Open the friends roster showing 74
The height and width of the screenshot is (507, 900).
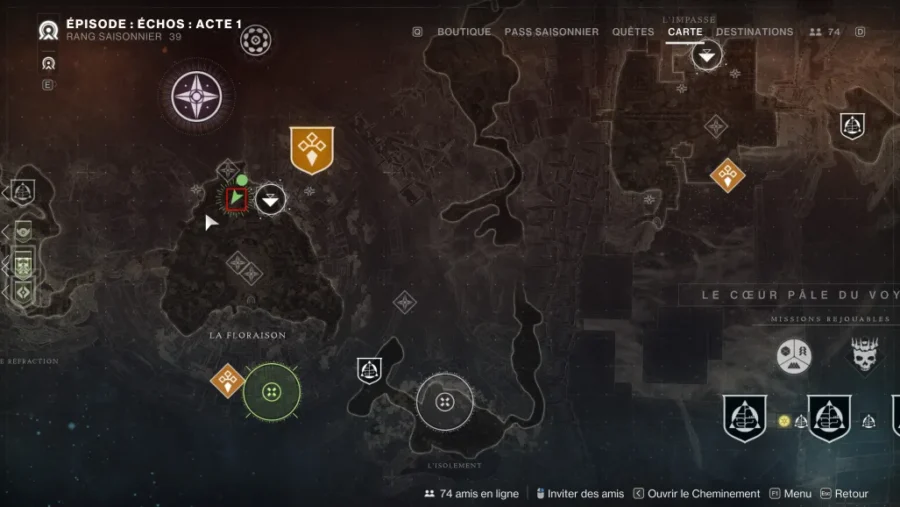826,32
